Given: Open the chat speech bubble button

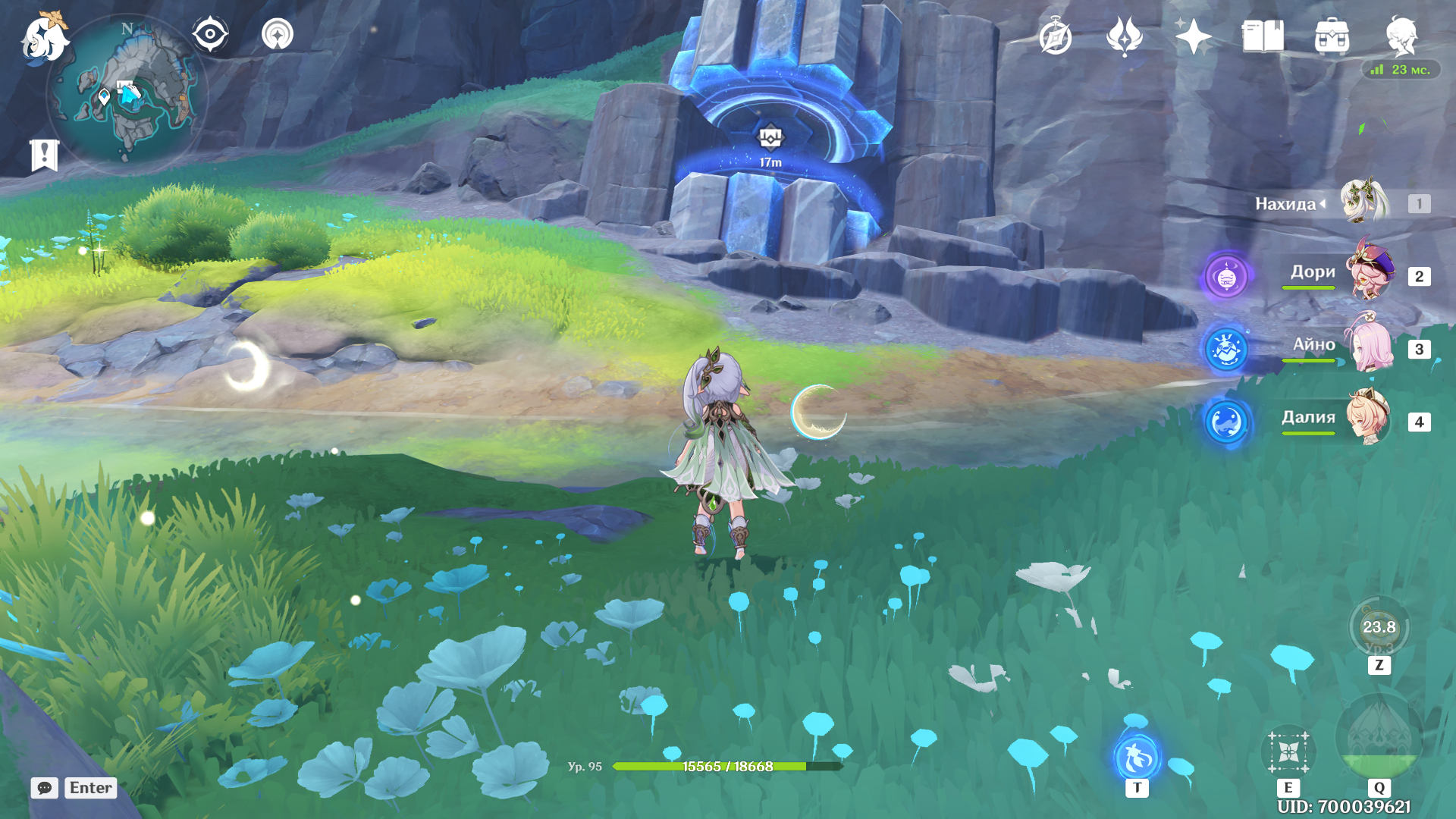Looking at the screenshot, I should coord(45,788).
